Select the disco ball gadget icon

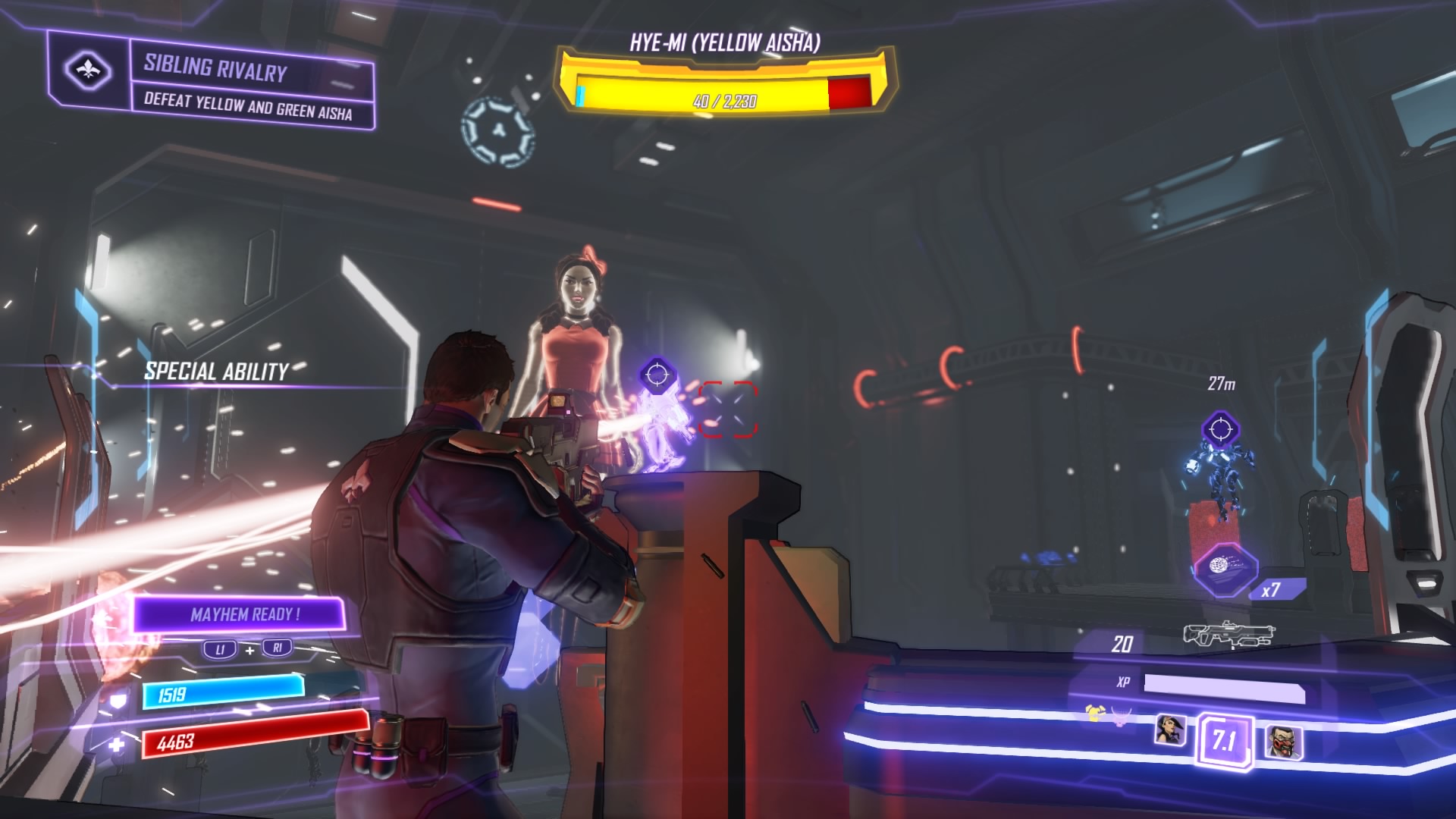1225,567
